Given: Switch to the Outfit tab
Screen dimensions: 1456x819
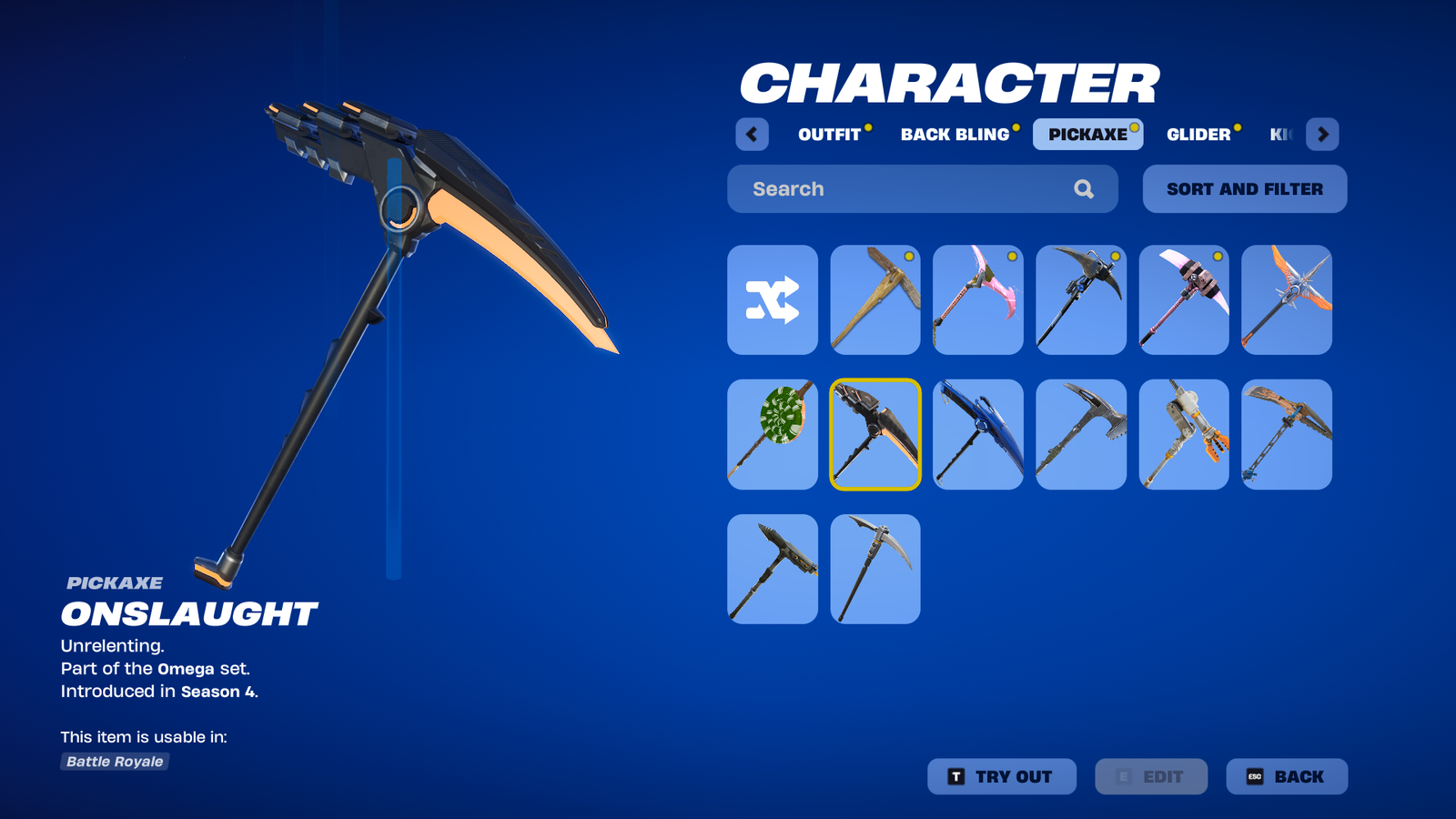Looking at the screenshot, I should (829, 135).
